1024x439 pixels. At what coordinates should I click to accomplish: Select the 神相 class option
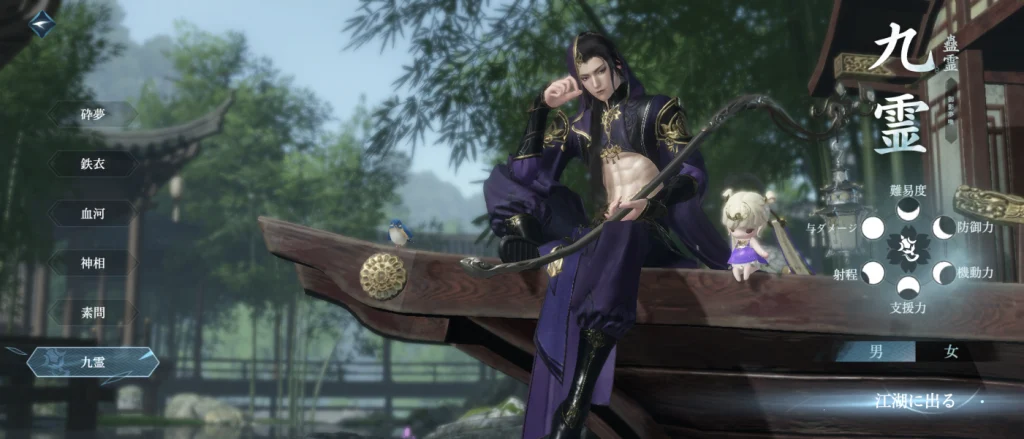[x=93, y=263]
